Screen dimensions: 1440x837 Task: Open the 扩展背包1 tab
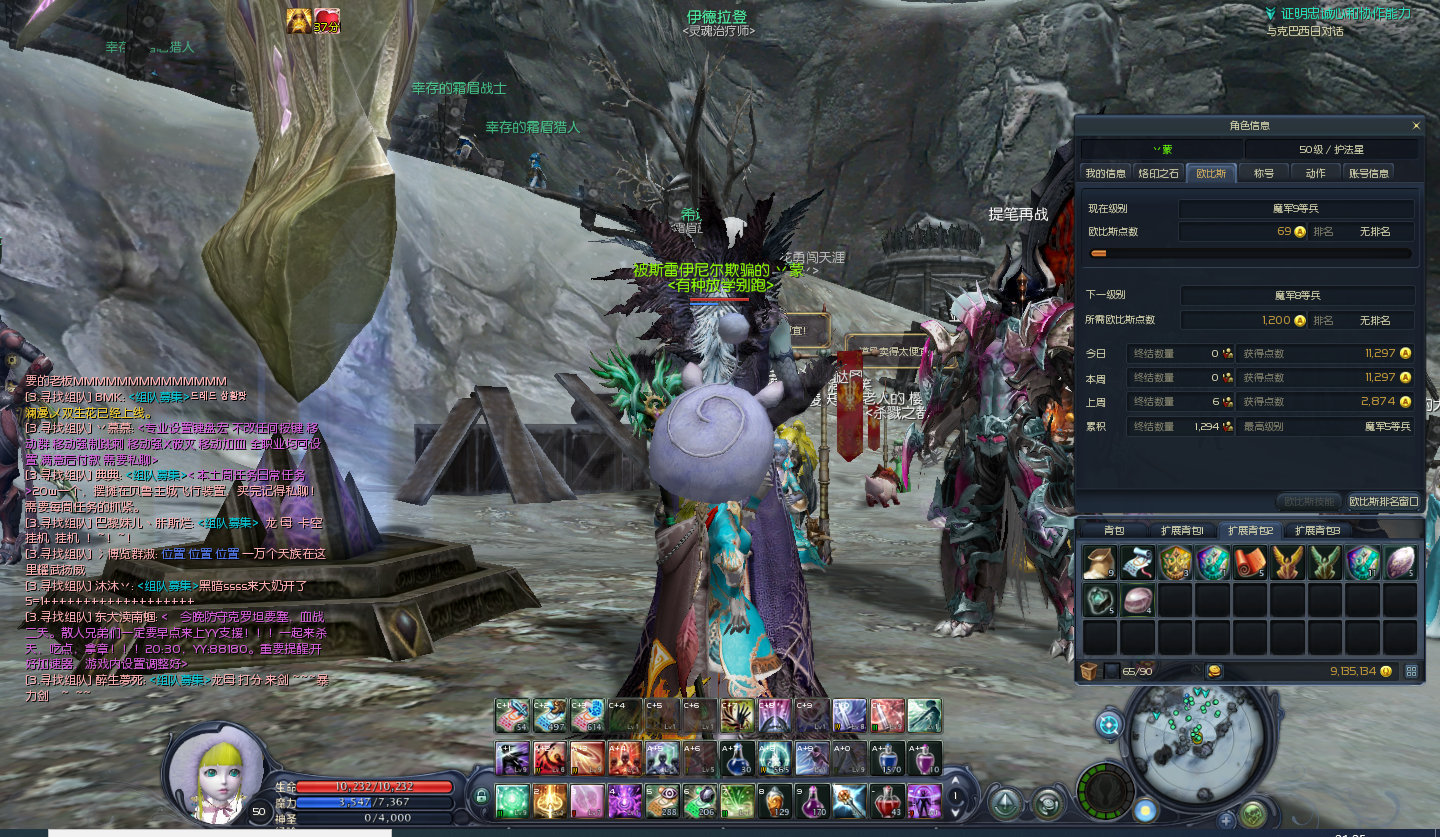coord(1181,530)
